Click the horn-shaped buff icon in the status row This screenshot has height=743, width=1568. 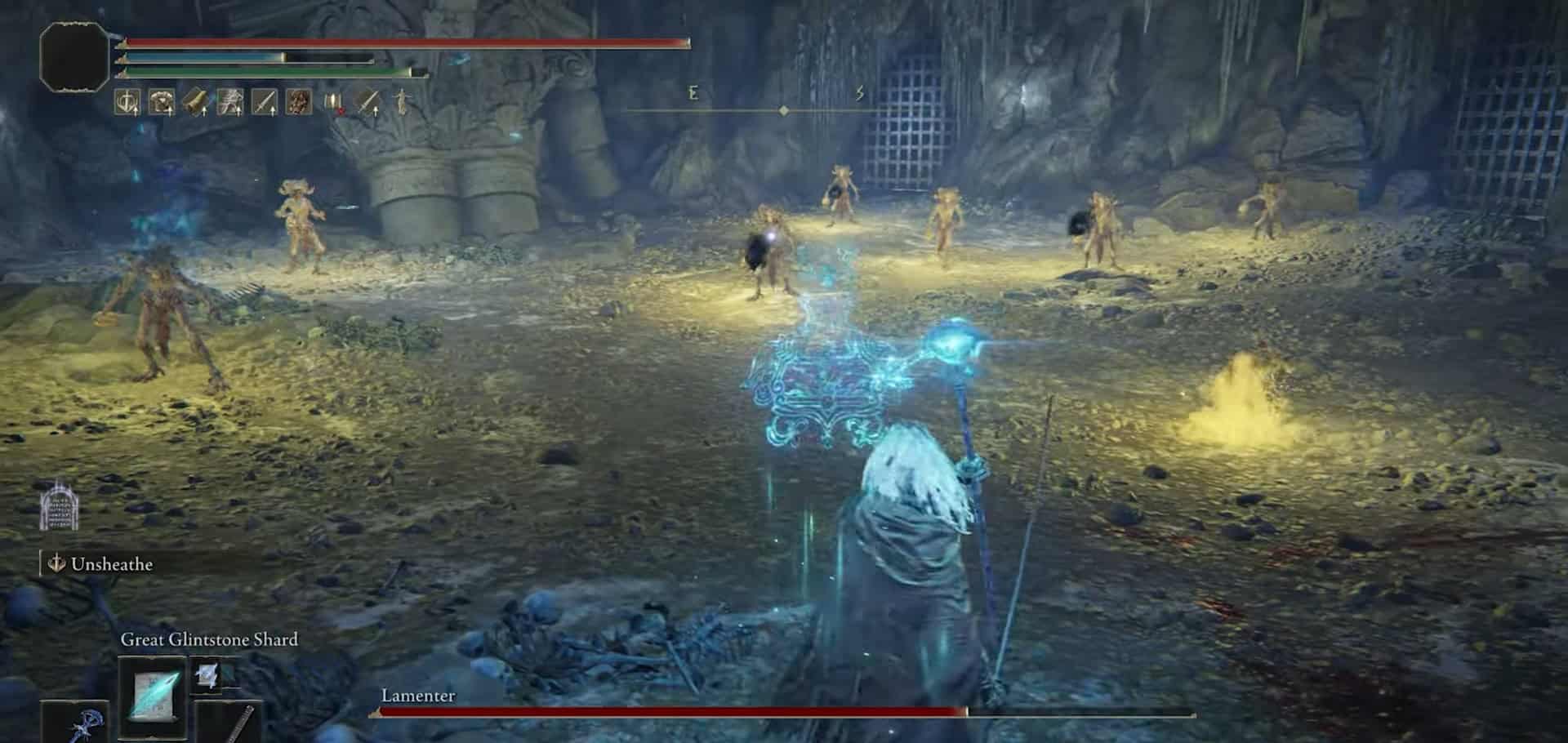(x=196, y=102)
